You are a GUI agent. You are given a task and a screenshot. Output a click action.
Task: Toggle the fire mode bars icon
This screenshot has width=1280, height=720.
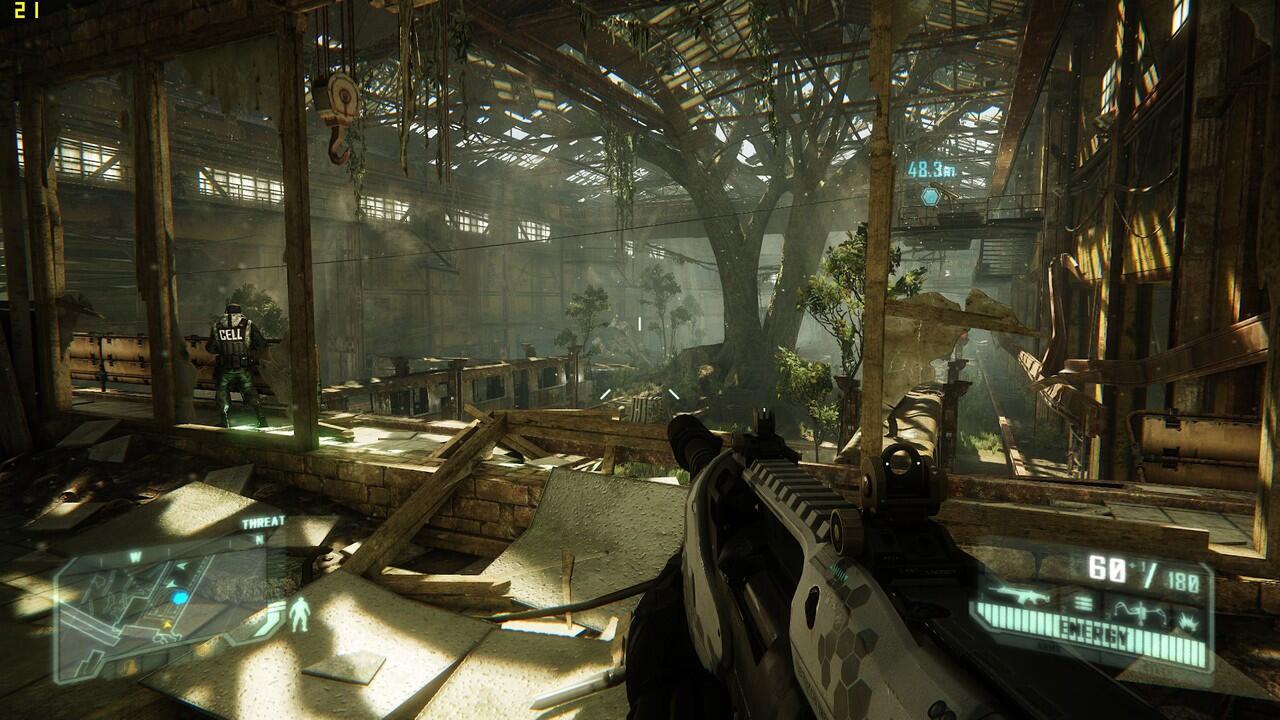1083,602
